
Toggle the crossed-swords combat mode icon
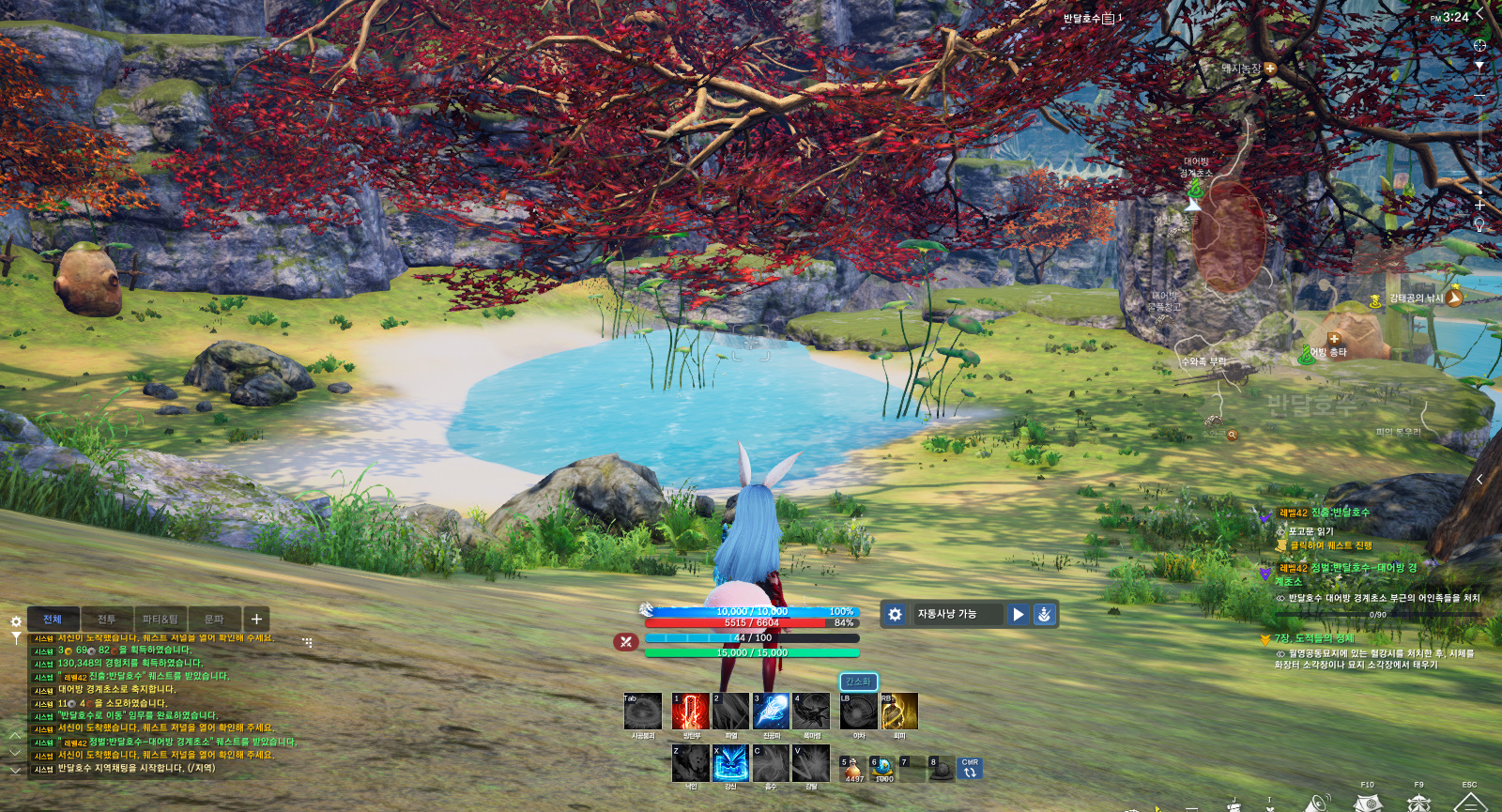click(x=625, y=641)
